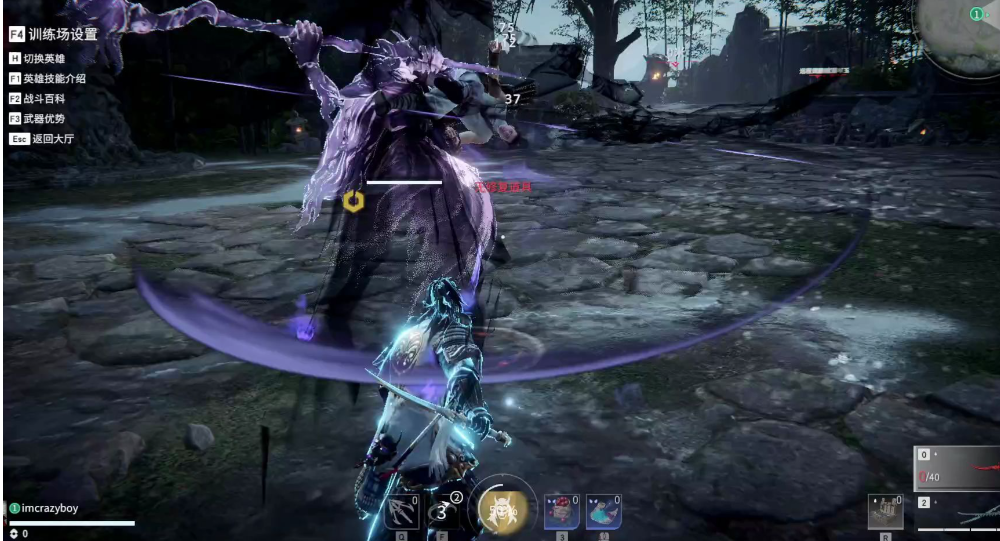Select the repair kit item slot
The width and height of the screenshot is (1000, 541).
885,511
